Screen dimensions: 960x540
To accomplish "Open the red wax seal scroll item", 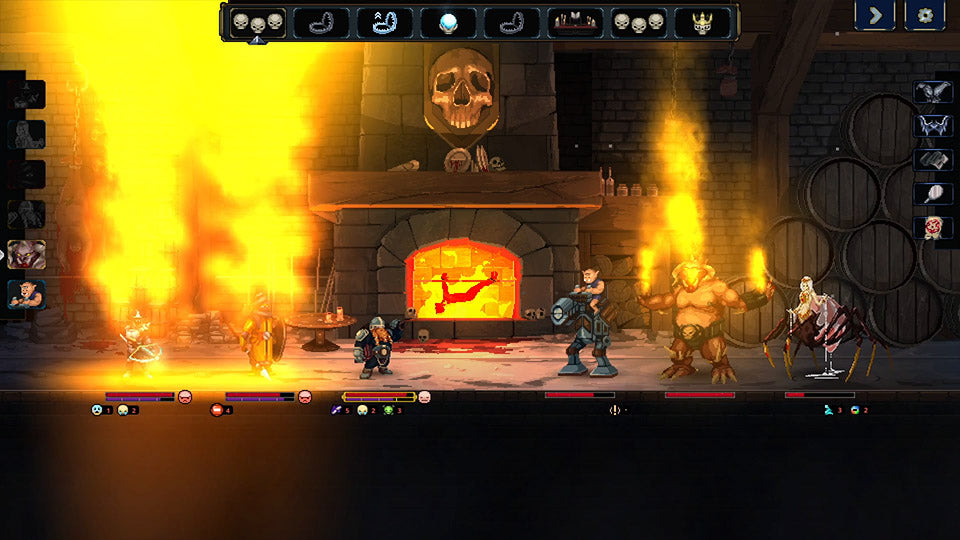I will (x=932, y=227).
